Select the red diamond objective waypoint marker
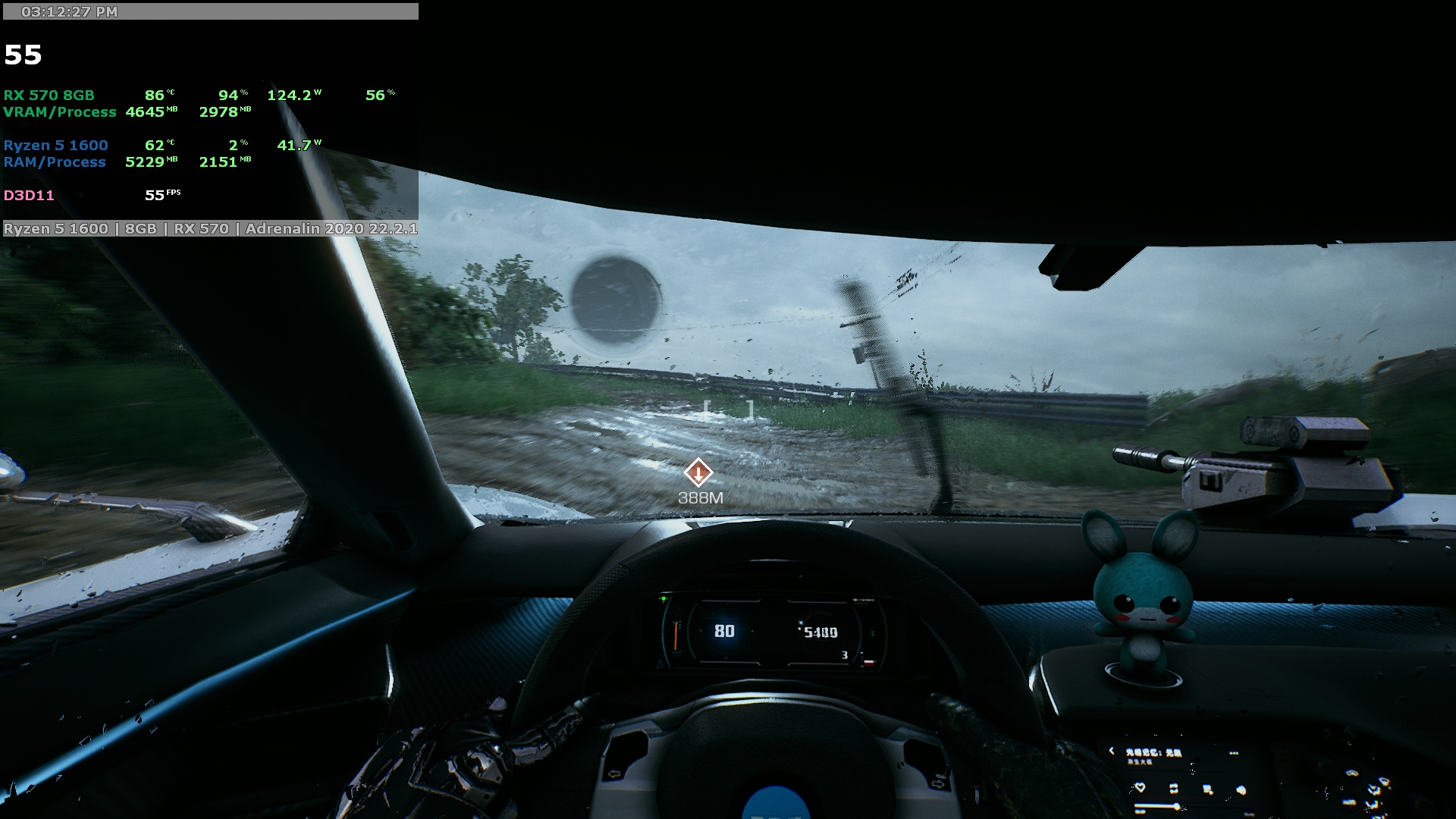The image size is (1456, 819). [698, 472]
